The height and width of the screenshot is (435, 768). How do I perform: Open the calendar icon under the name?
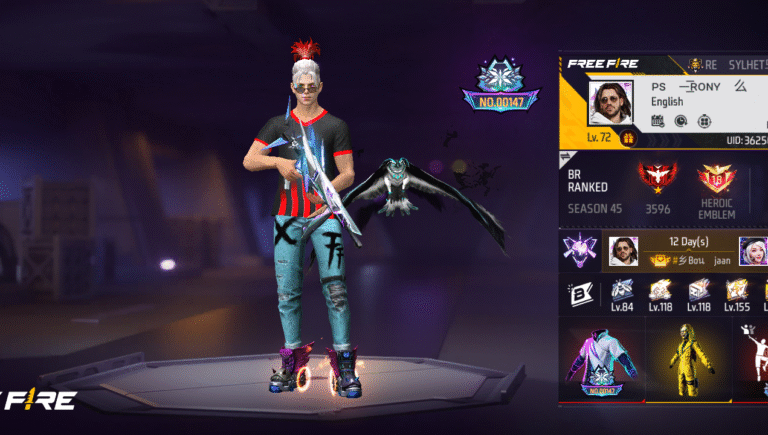coord(657,121)
